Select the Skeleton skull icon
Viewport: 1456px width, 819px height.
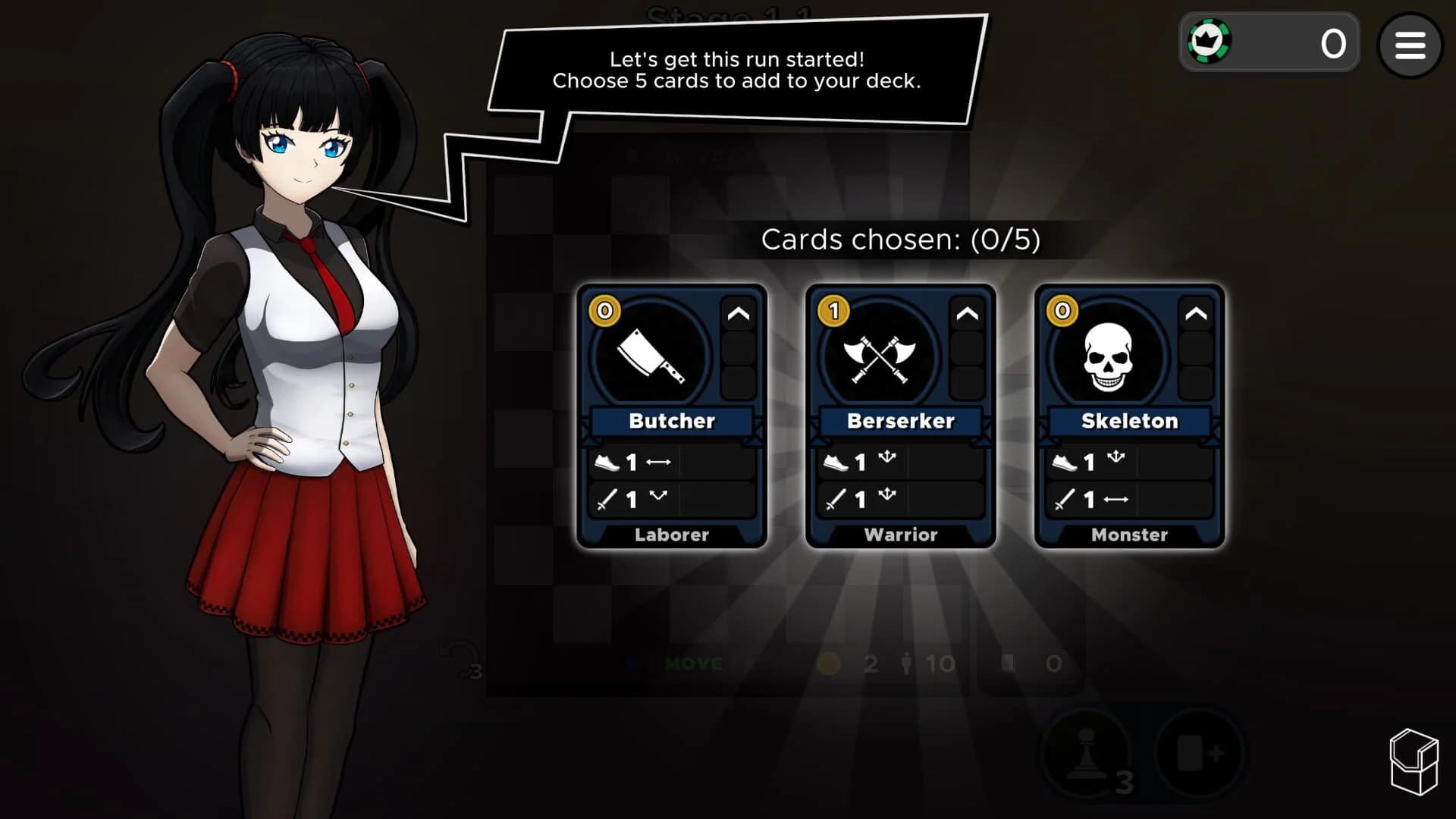tap(1109, 356)
